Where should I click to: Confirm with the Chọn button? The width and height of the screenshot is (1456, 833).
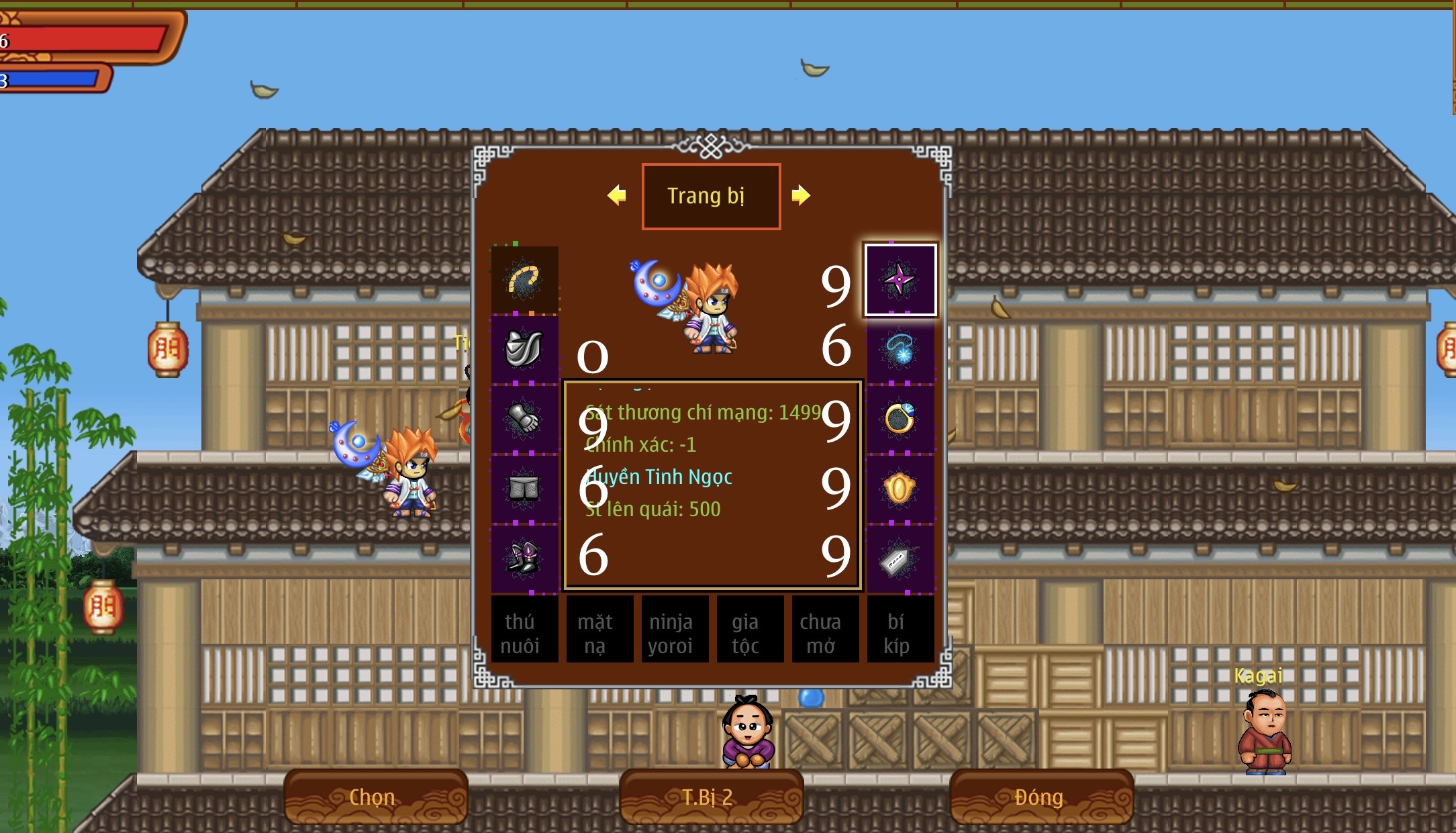[x=375, y=797]
